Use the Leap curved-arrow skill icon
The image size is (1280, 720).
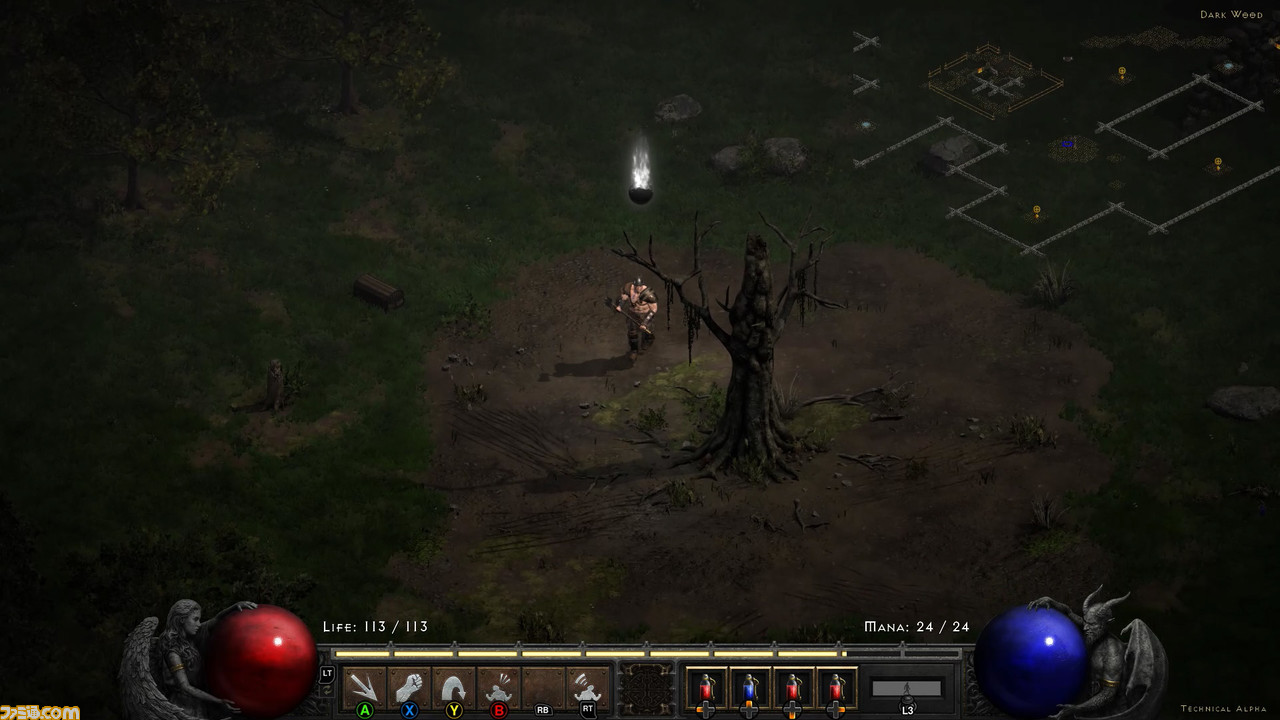tap(454, 687)
